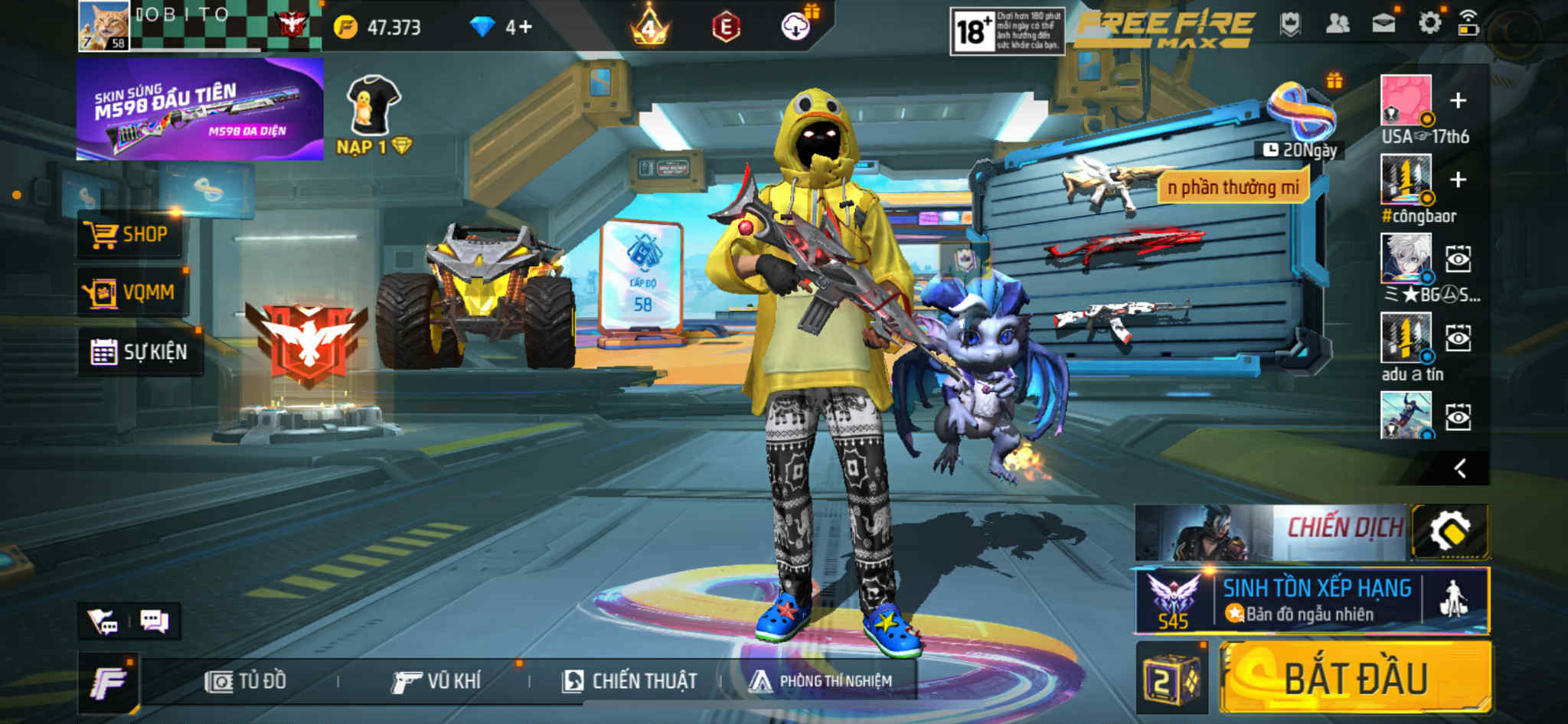This screenshot has height=724, width=1568.
Task: Switch to the VŨ KHÍ weapons tab
Action: click(436, 681)
